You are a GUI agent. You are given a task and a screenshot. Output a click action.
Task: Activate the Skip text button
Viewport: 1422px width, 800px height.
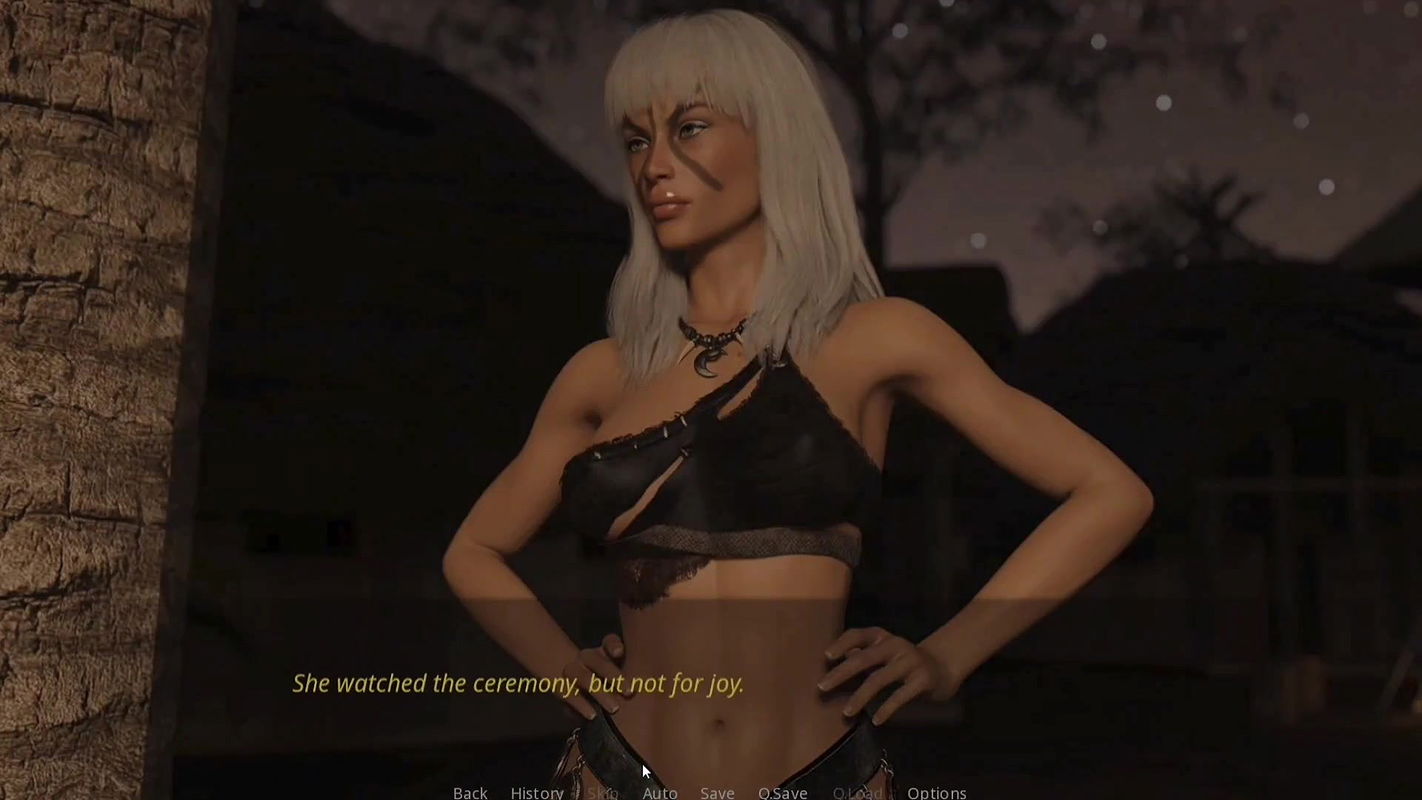coord(602,792)
